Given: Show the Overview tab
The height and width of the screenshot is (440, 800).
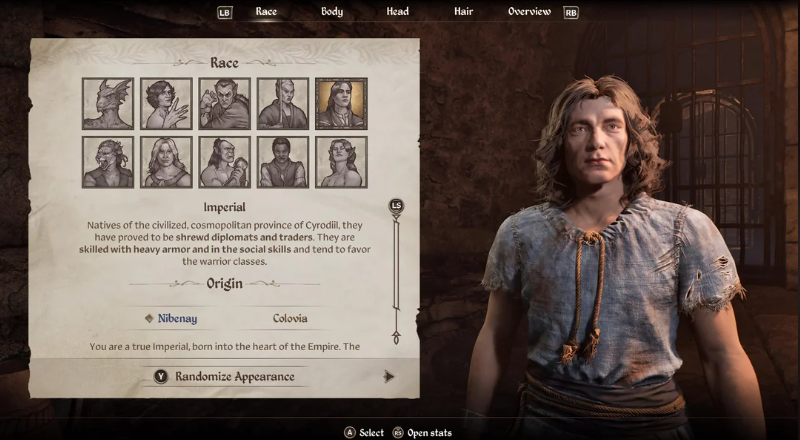Looking at the screenshot, I should tap(529, 12).
